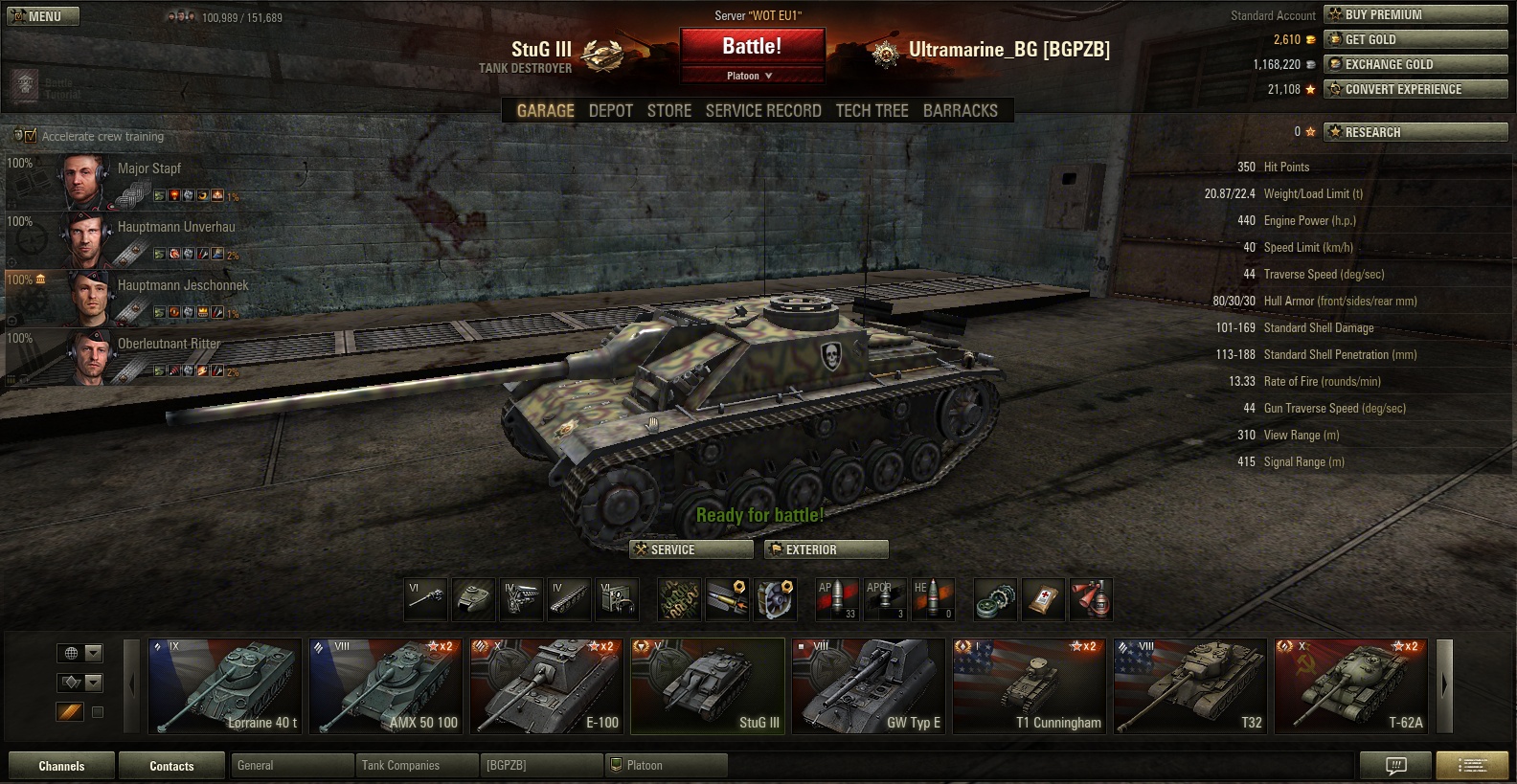
Task: Start the fight with the Battle! button
Action: 752,46
